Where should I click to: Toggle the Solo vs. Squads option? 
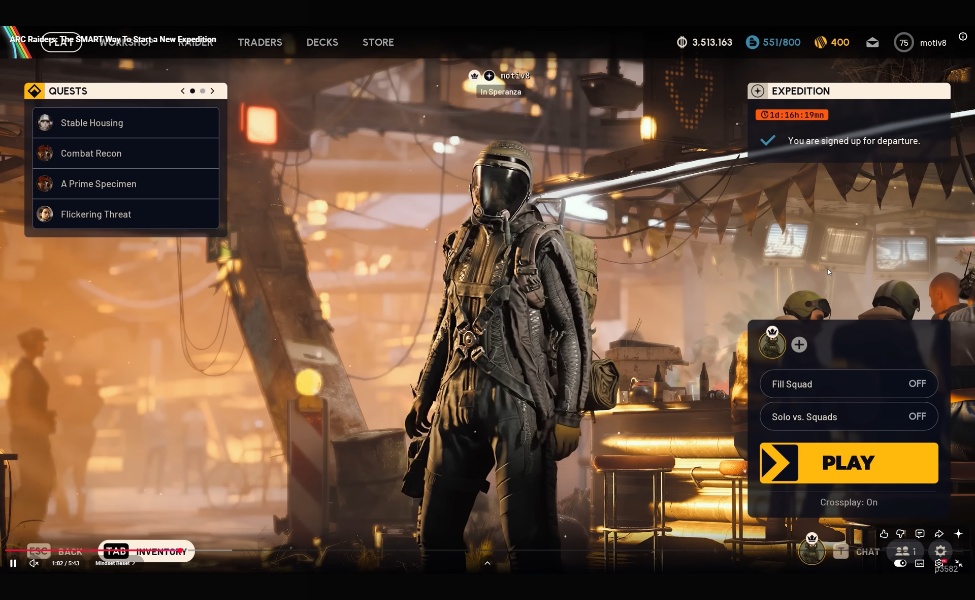click(x=848, y=416)
